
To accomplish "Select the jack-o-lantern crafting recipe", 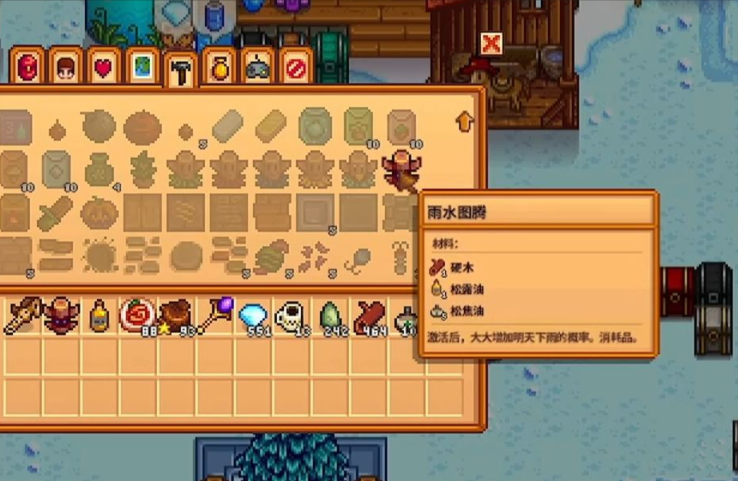I will click(100, 213).
